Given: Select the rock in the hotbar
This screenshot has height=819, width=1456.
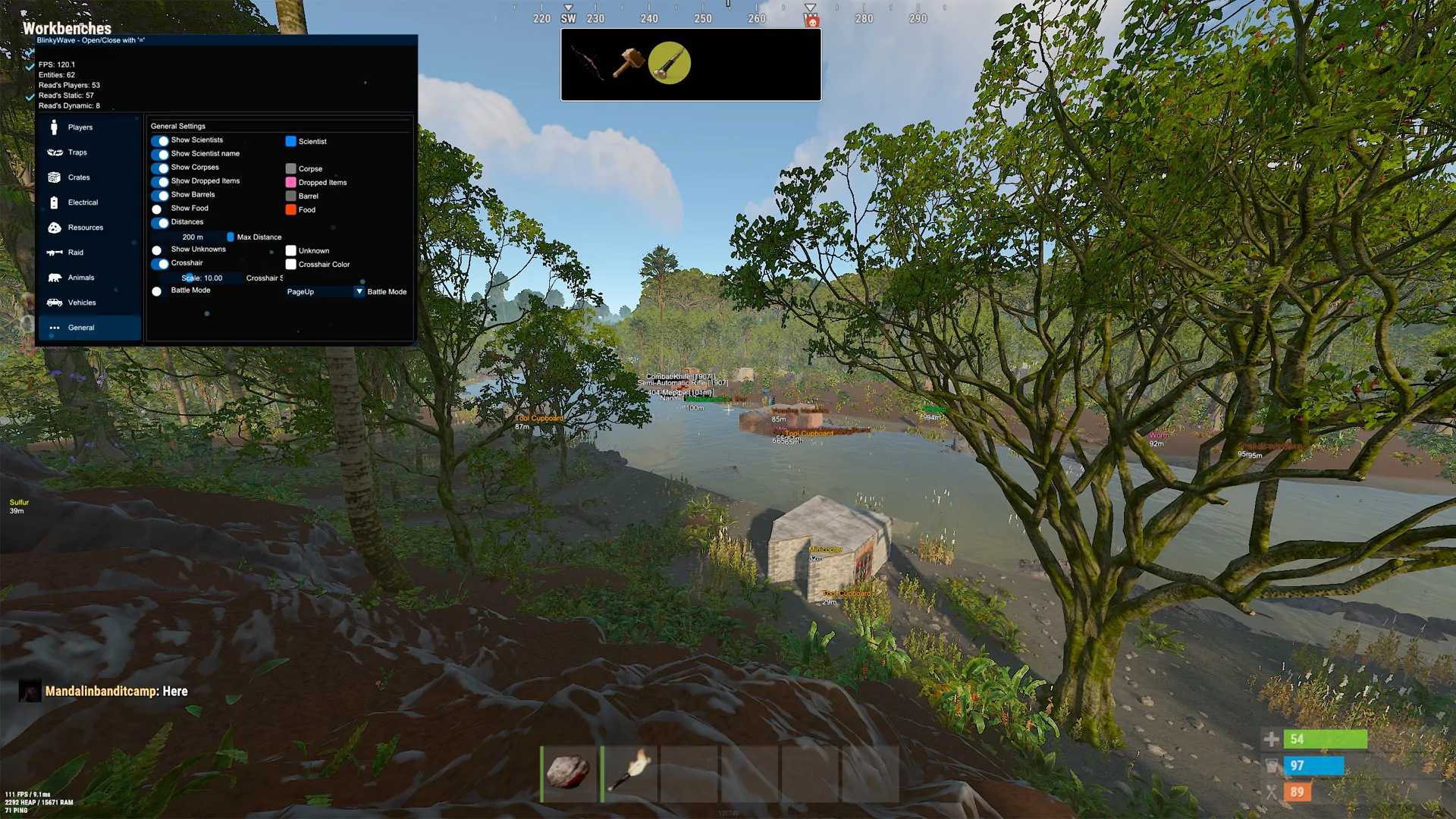Looking at the screenshot, I should point(569,773).
